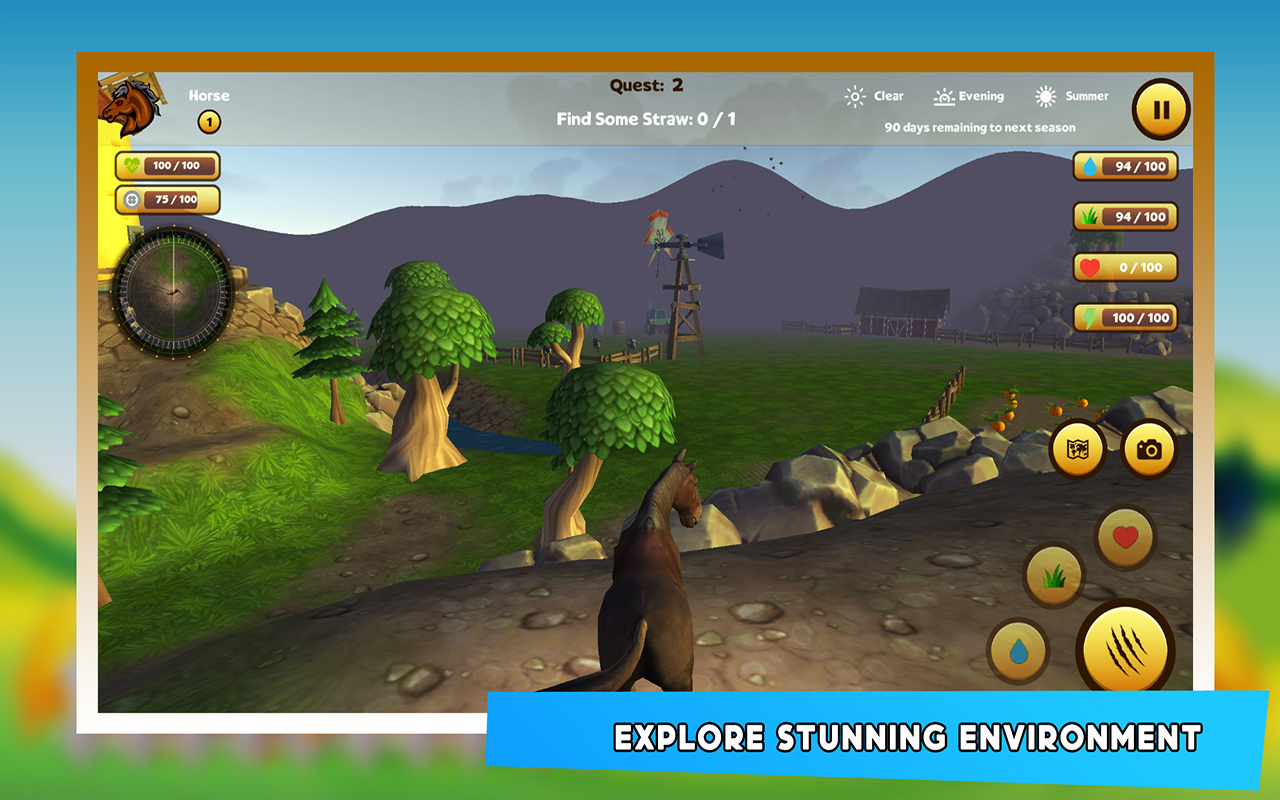The width and height of the screenshot is (1280, 800).
Task: Click the Clear weather sun icon
Action: point(856,95)
